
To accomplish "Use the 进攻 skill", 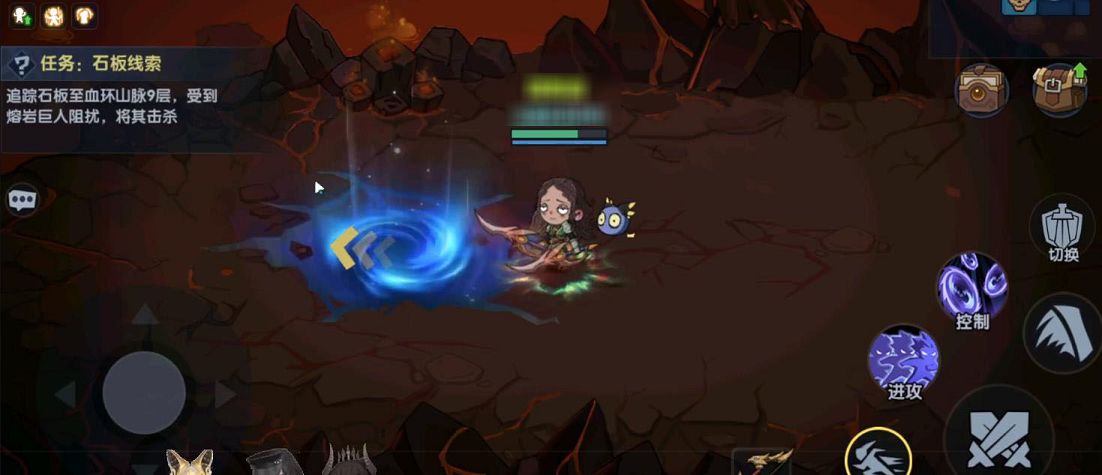I will (903, 360).
